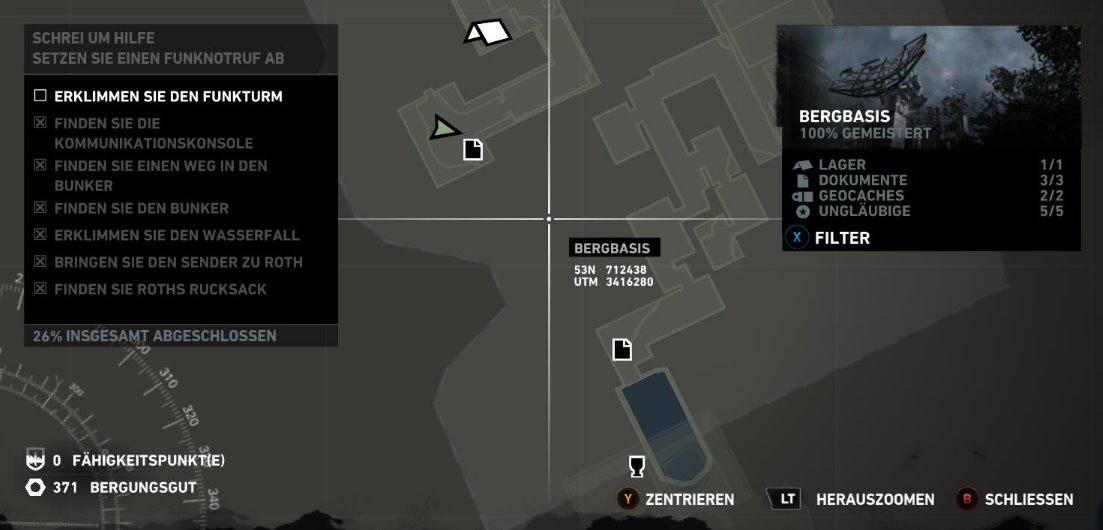Click the Erklimmen Sie den Wasserfall objective
Viewport: 1103px width, 530px height.
[x=177, y=235]
